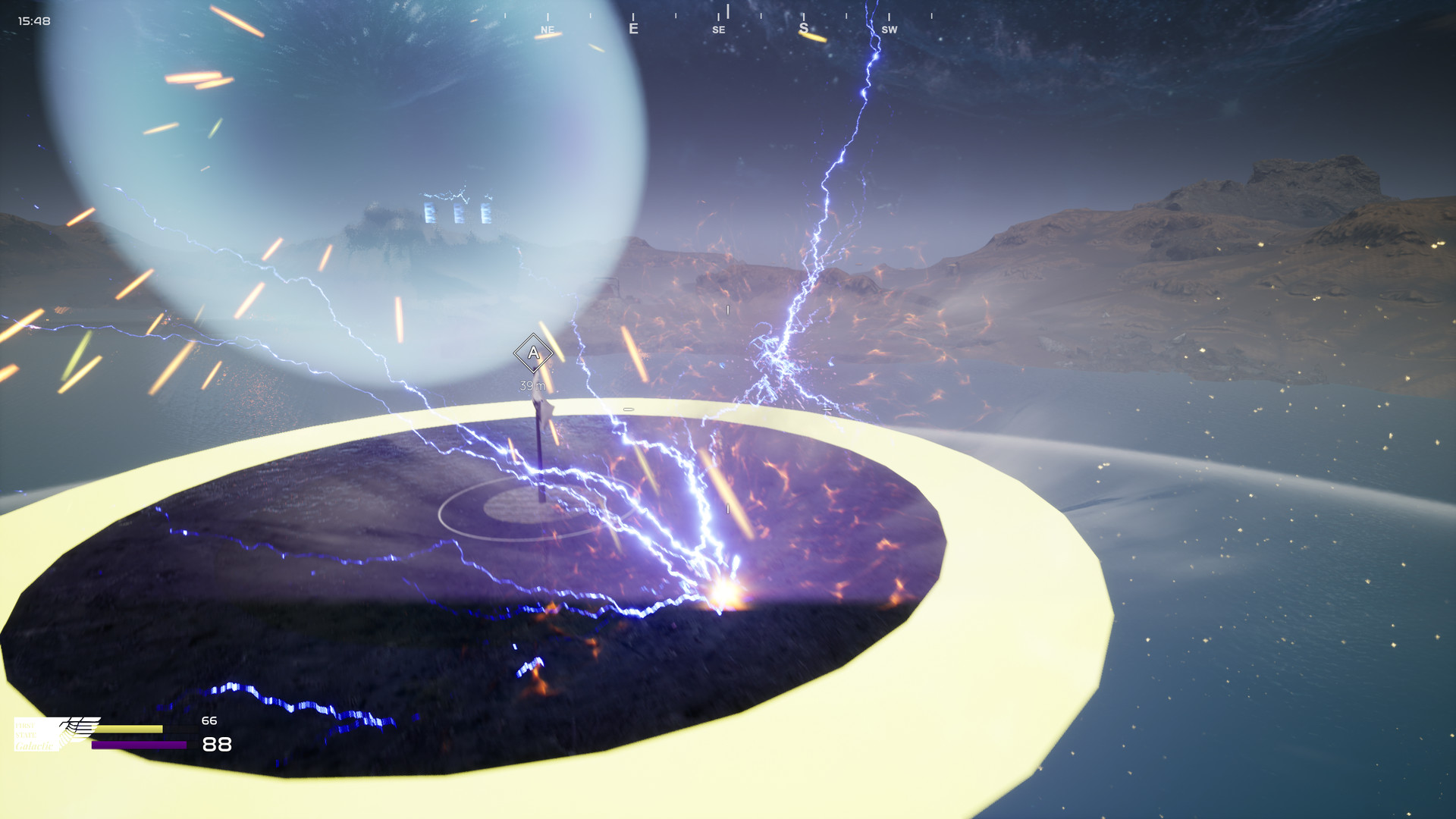Image resolution: width=1456 pixels, height=819 pixels.
Task: Select the diamond-shaped waypoint marker labeled A
Action: pyautogui.click(x=532, y=352)
